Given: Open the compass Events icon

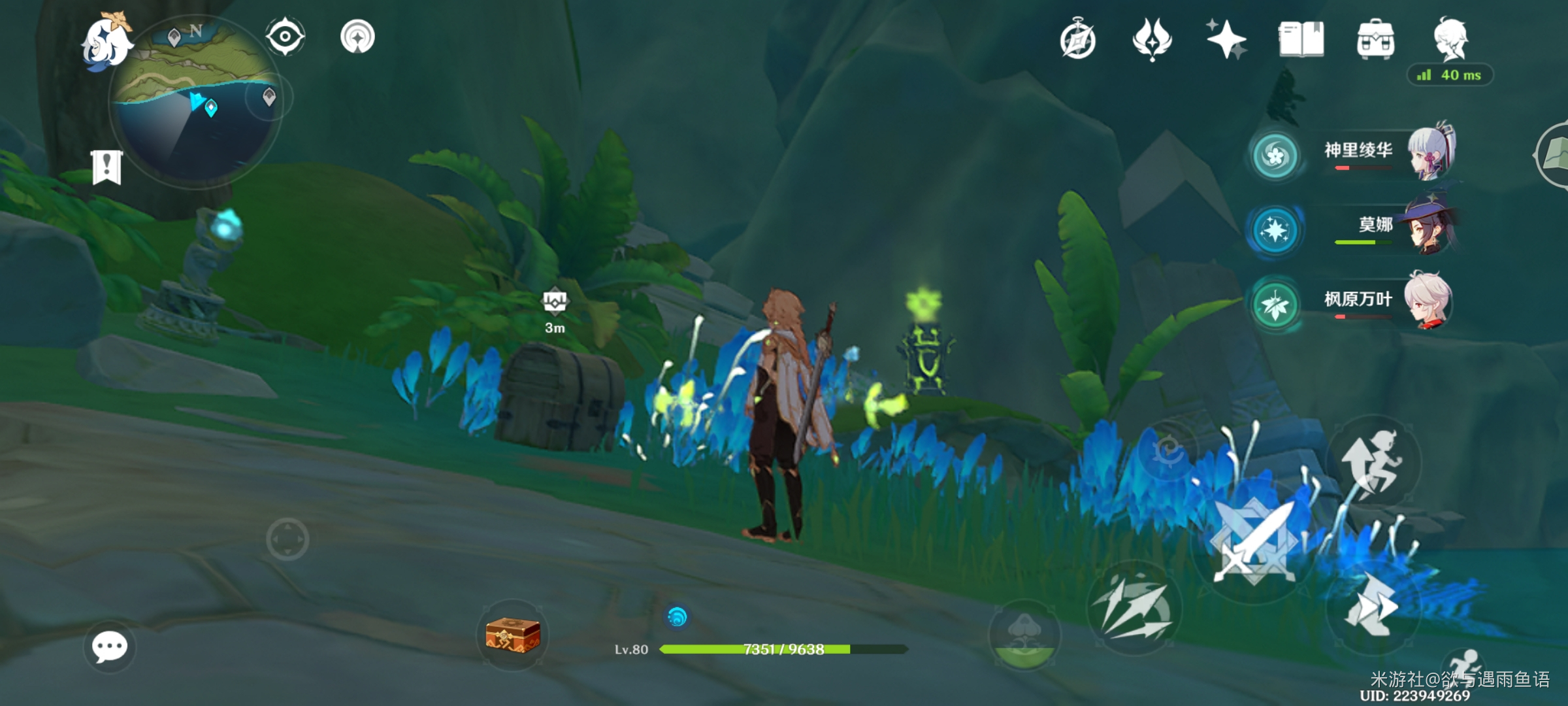Looking at the screenshot, I should point(1077,41).
